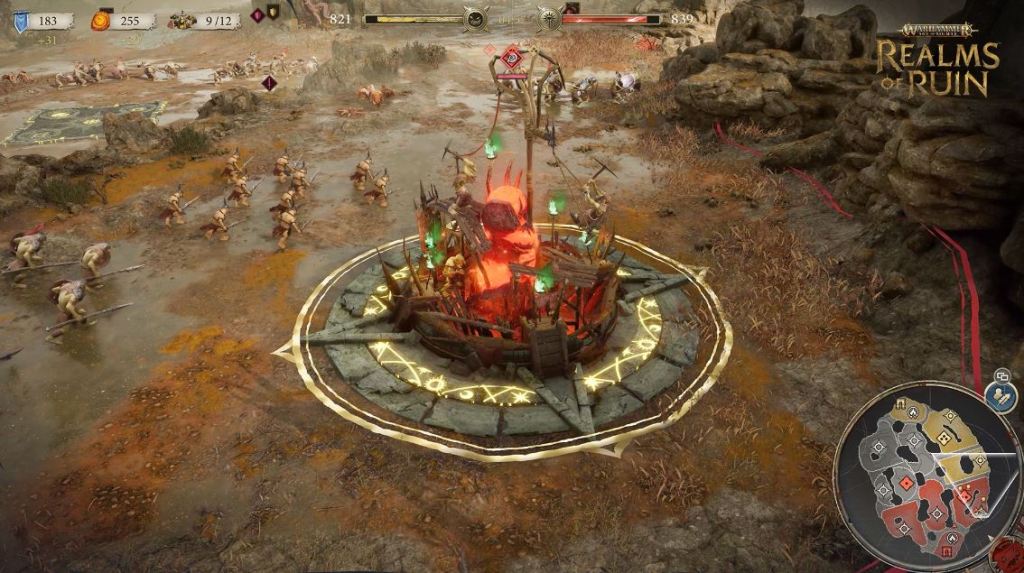Click the circular minimap

click(x=927, y=476)
